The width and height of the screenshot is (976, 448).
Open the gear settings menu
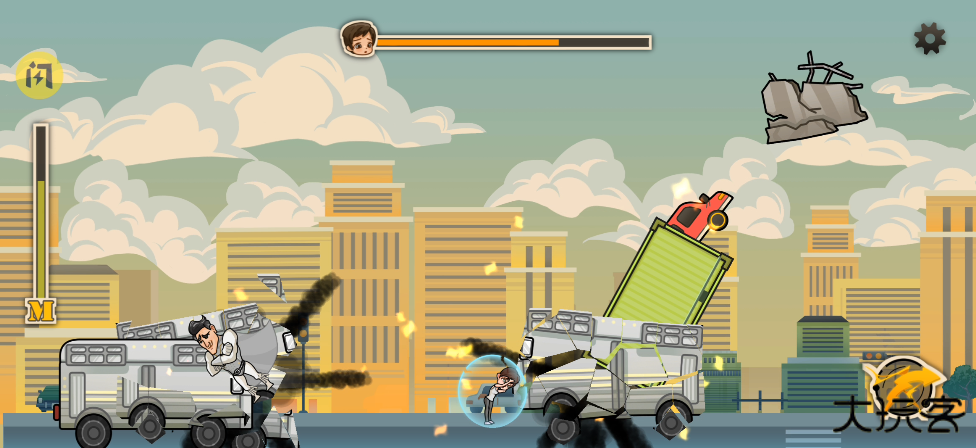(929, 39)
